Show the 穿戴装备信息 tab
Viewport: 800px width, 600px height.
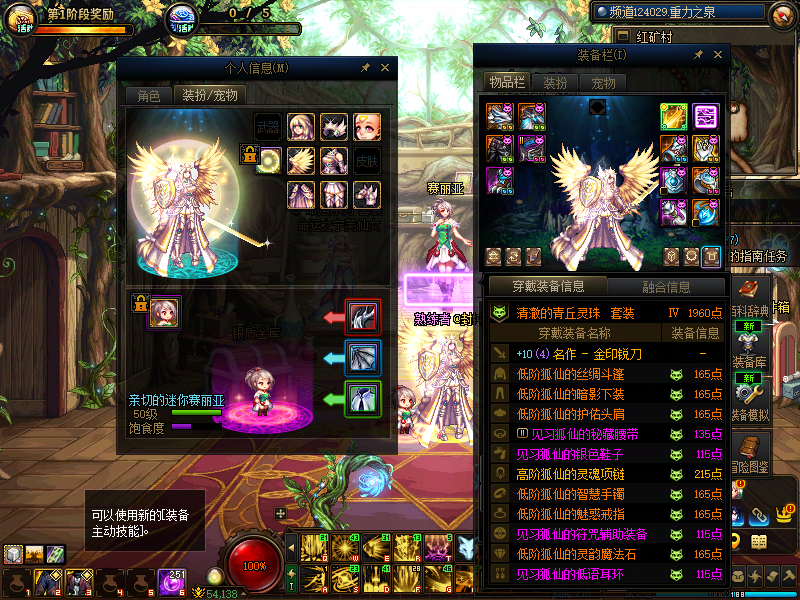547,287
